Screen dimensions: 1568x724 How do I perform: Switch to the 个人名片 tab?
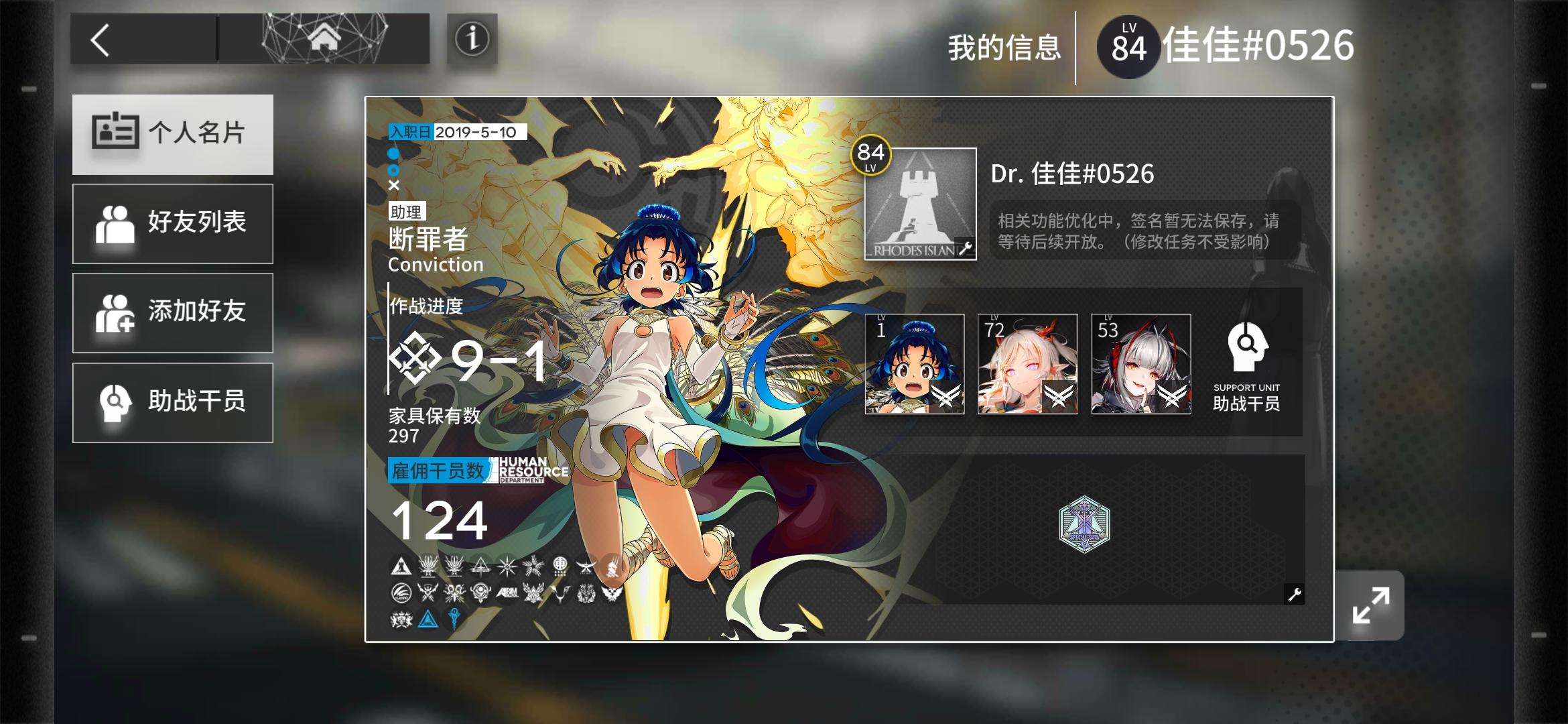click(x=173, y=133)
